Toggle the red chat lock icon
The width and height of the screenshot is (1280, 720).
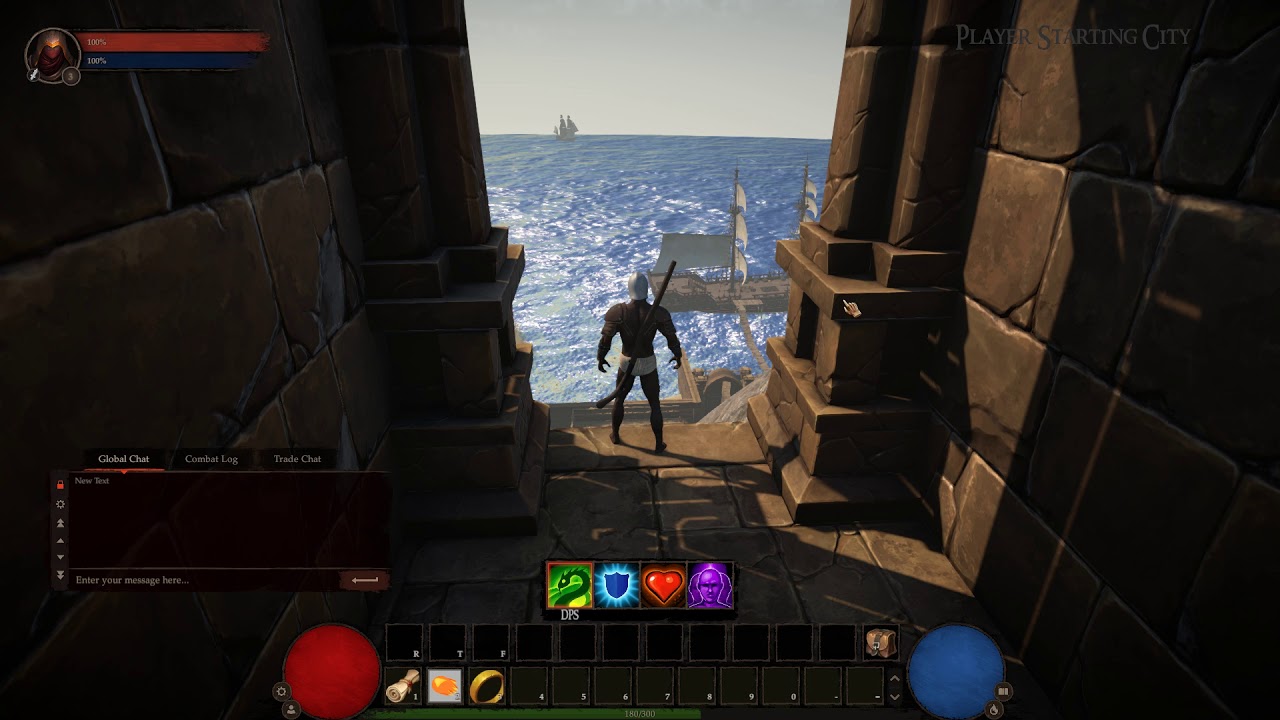pos(60,484)
